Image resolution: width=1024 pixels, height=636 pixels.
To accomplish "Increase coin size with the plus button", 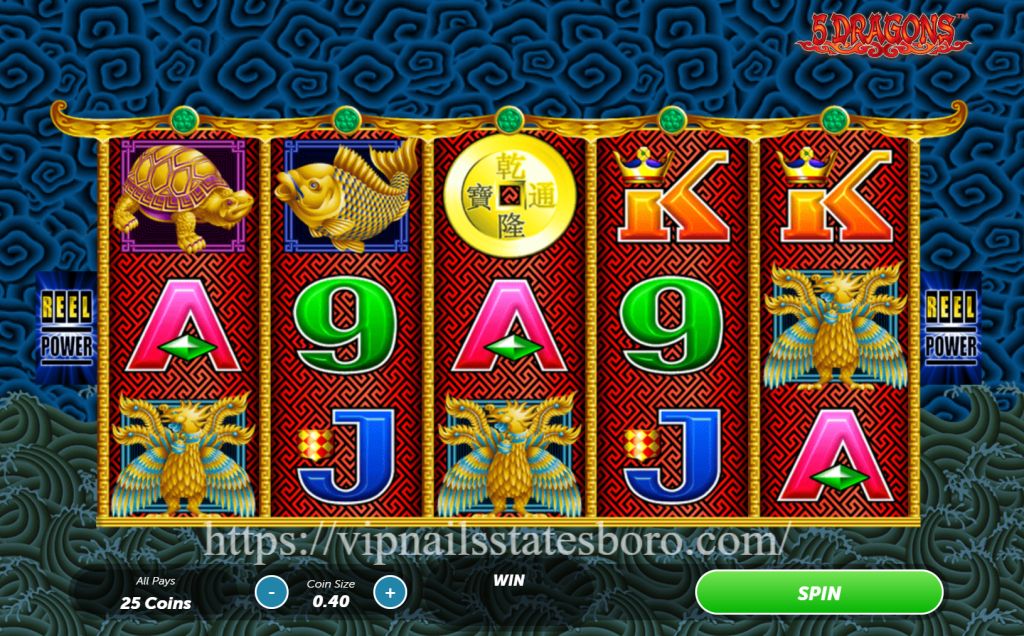I will (390, 592).
